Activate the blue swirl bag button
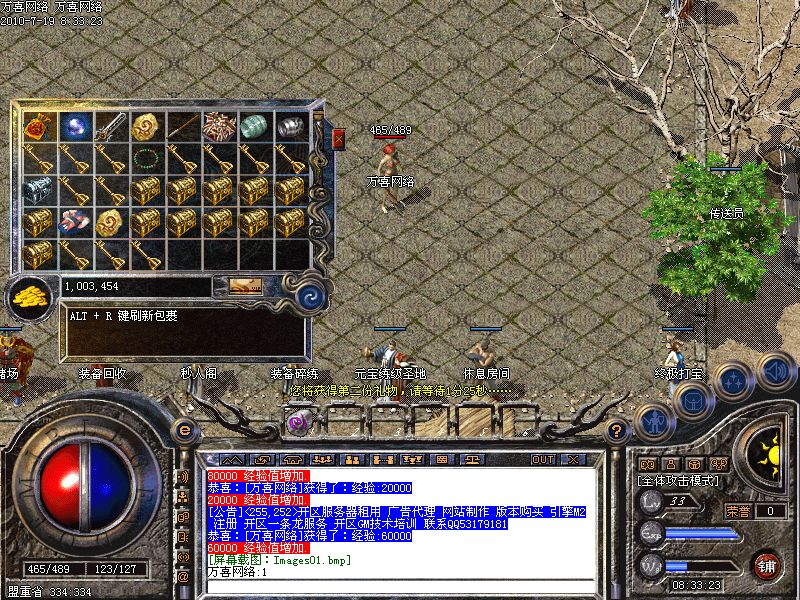The image size is (800, 600). [310, 295]
